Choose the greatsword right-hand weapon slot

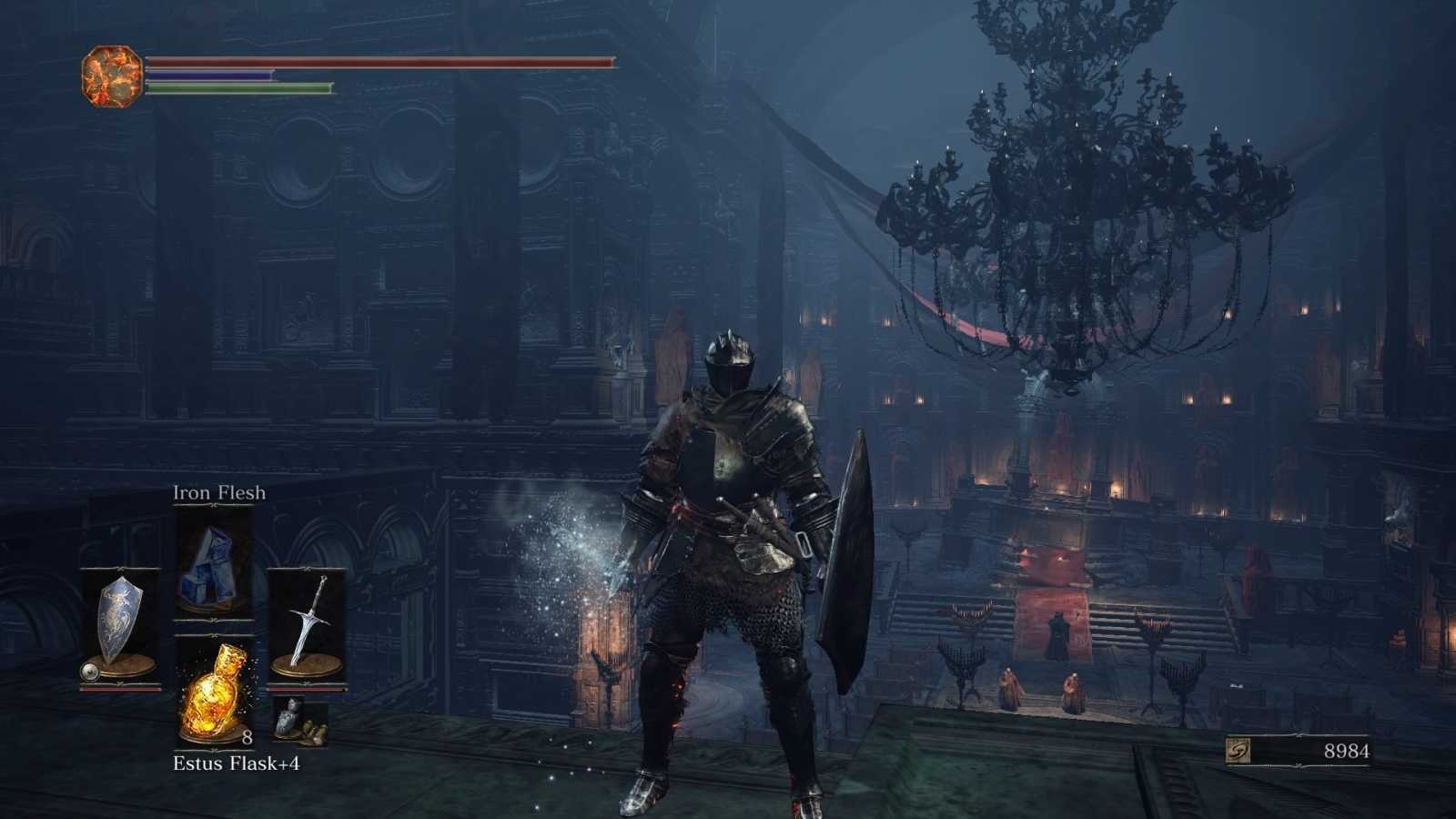pos(306,626)
